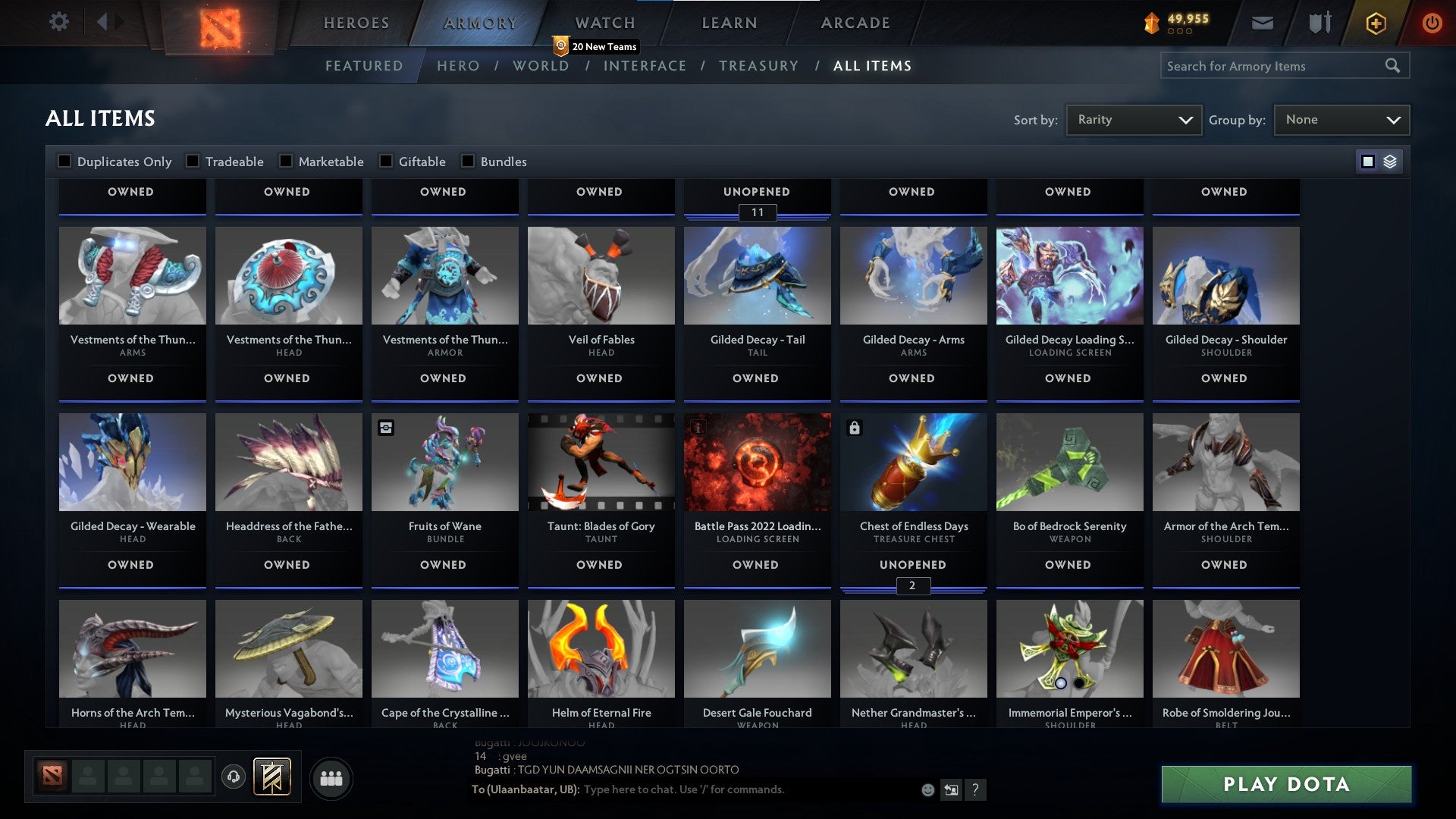The height and width of the screenshot is (819, 1456).
Task: Click the search magnifying glass in Armory search
Action: point(1394,66)
